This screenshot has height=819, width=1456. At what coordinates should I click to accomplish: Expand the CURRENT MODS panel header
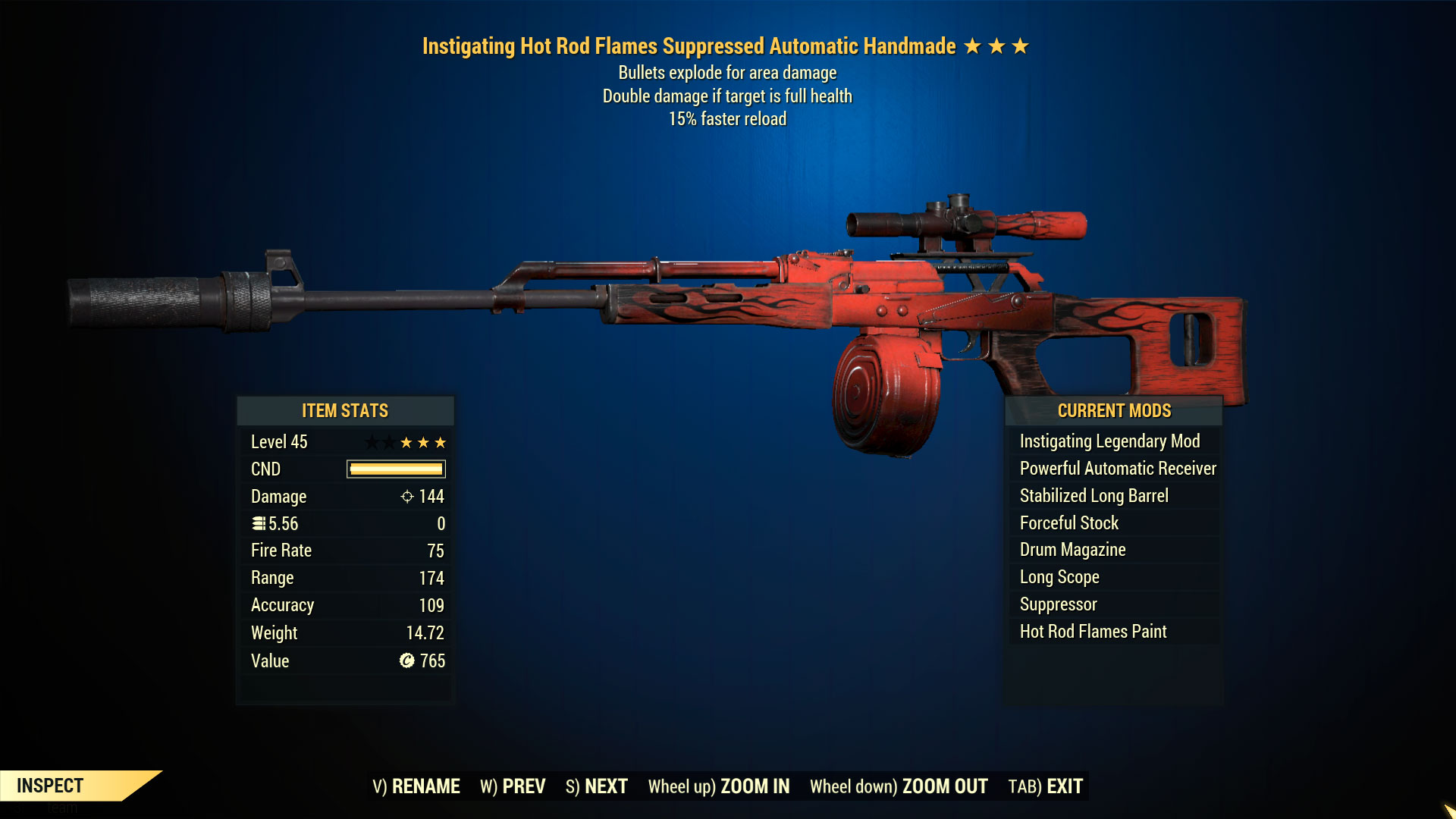point(1114,411)
